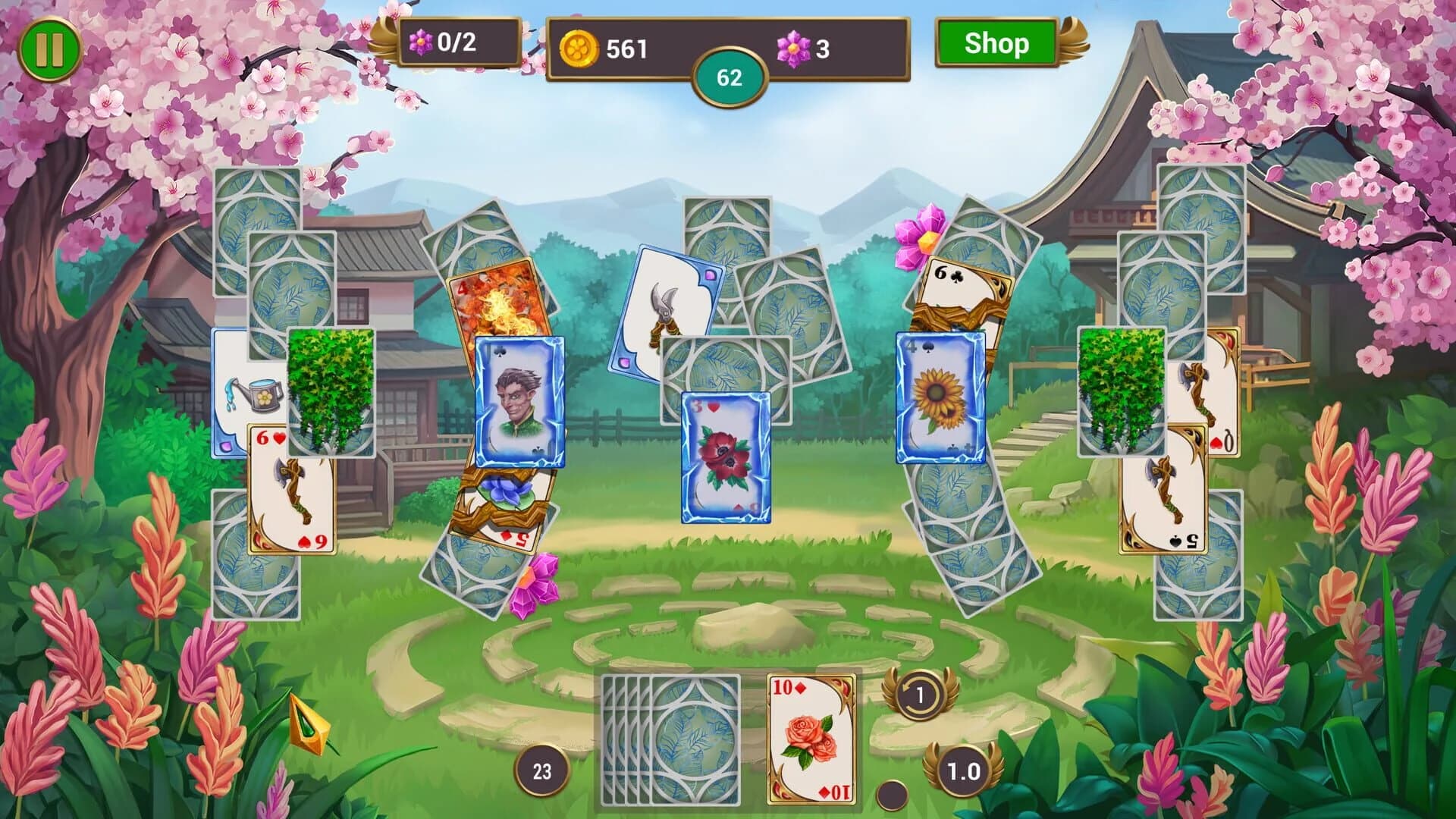Viewport: 1456px width, 819px height.
Task: Click the coin counter showing 561
Action: click(x=603, y=46)
